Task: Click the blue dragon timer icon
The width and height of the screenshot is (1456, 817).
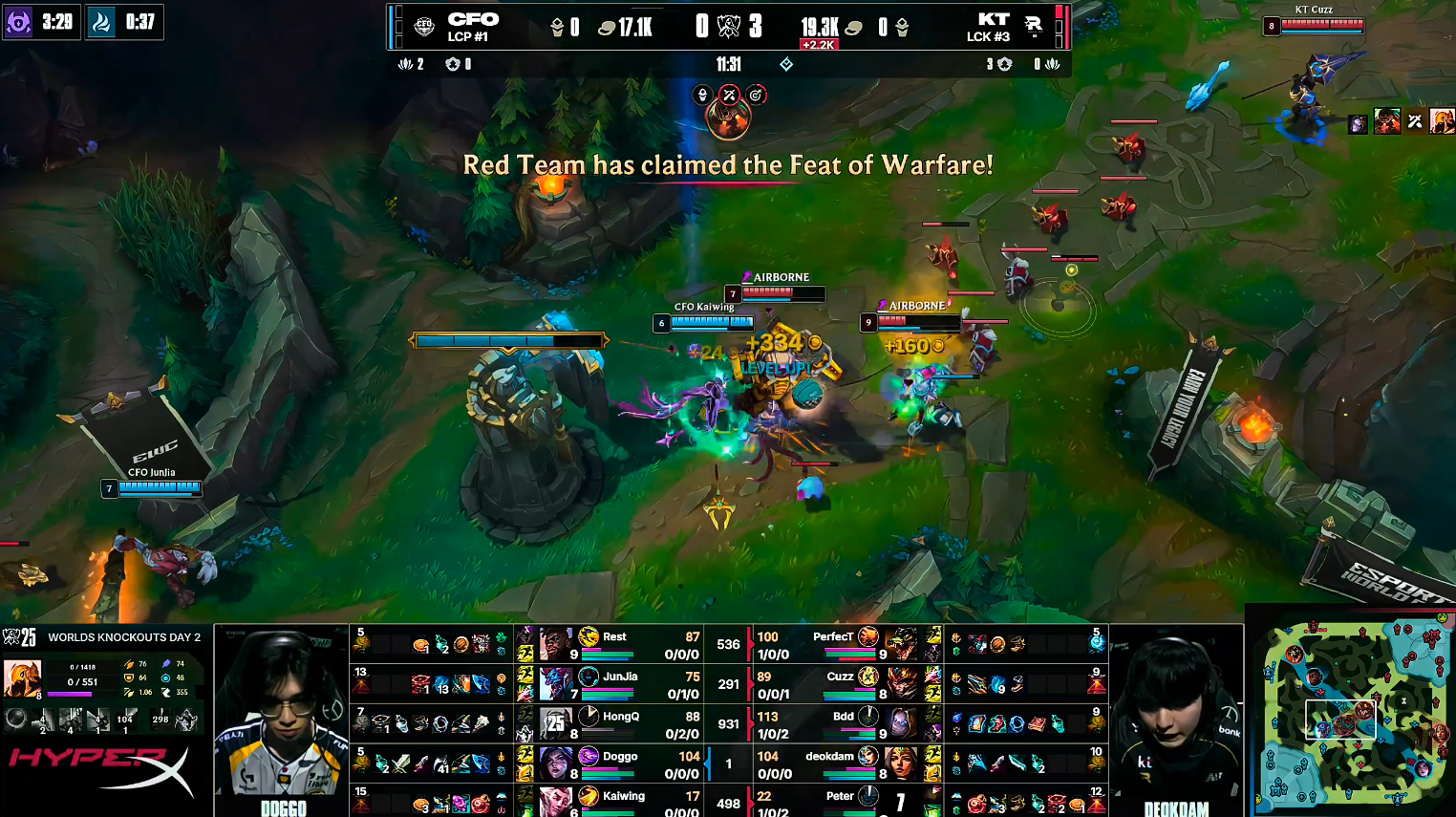Action: (x=100, y=22)
